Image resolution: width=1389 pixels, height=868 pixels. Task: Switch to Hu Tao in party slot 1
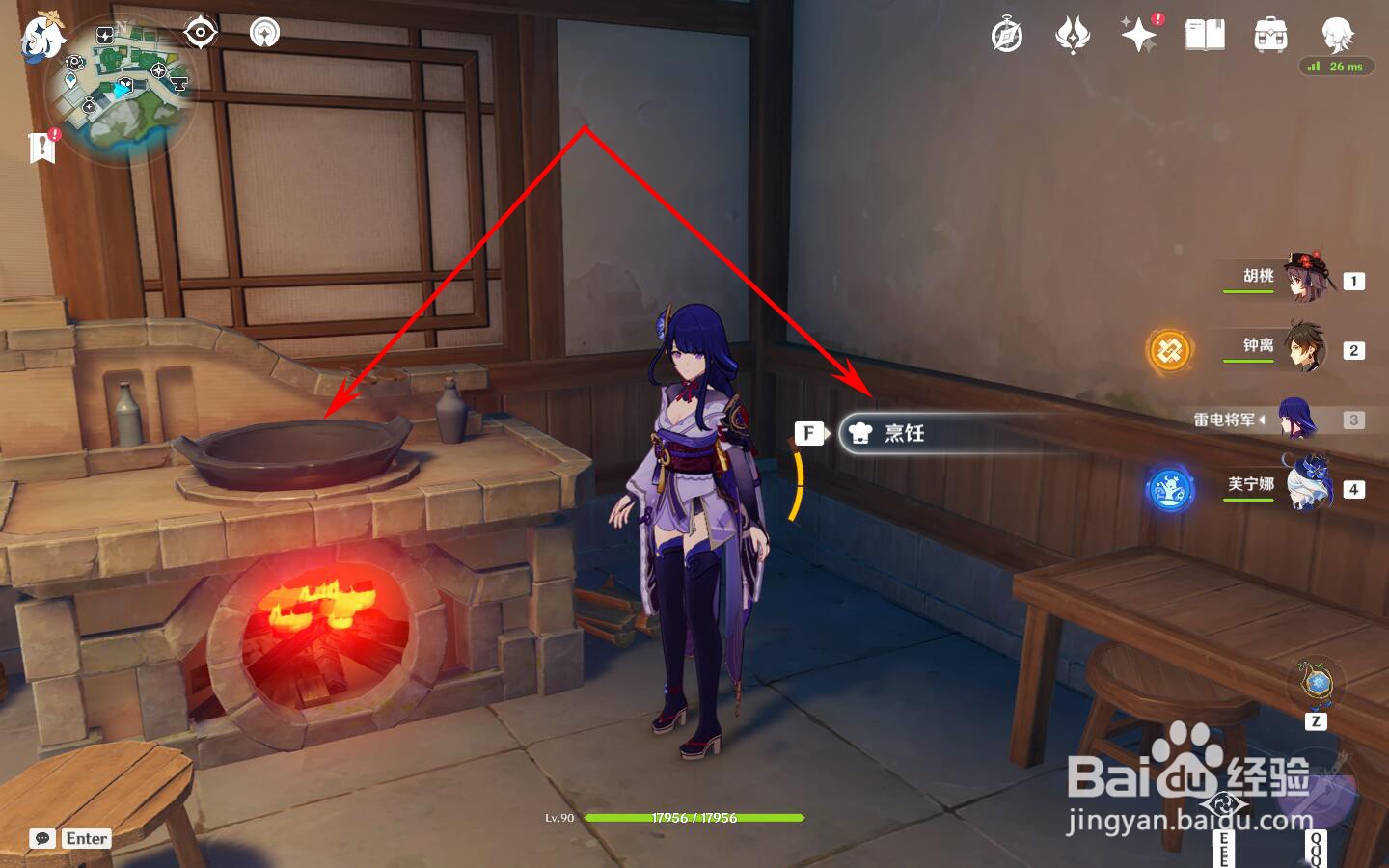pyautogui.click(x=1308, y=281)
